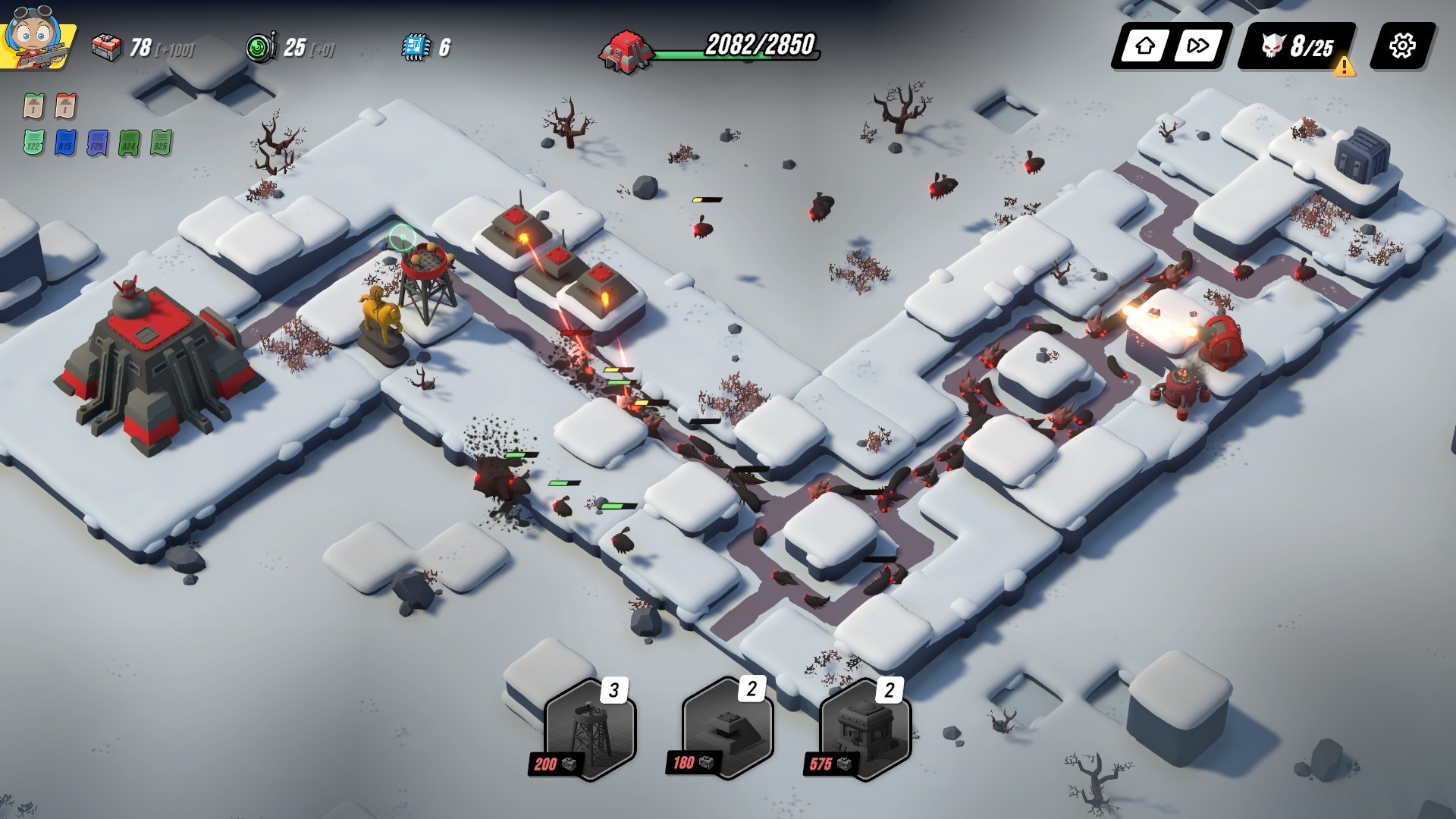Pick the heavy tower card costing 575
This screenshot has height=819, width=1456.
click(864, 730)
